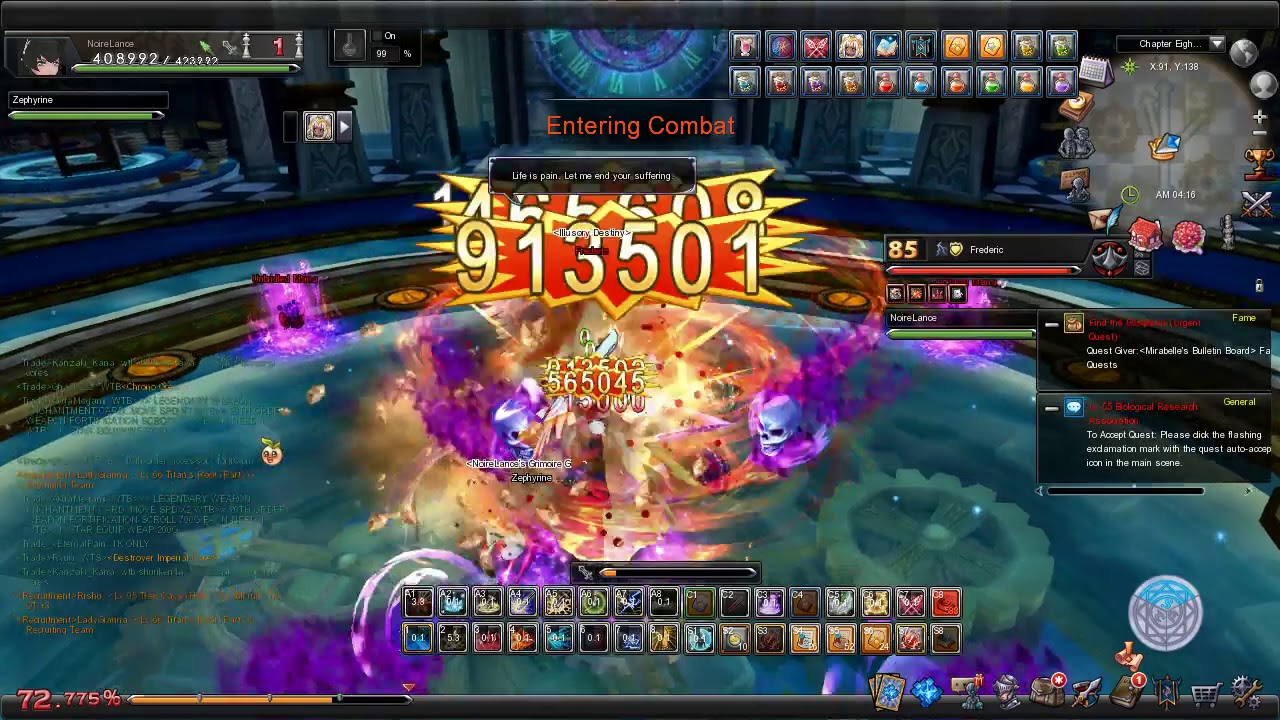Collapse the Find the Usurper quest entry
This screenshot has height=720, width=1280.
1053,323
